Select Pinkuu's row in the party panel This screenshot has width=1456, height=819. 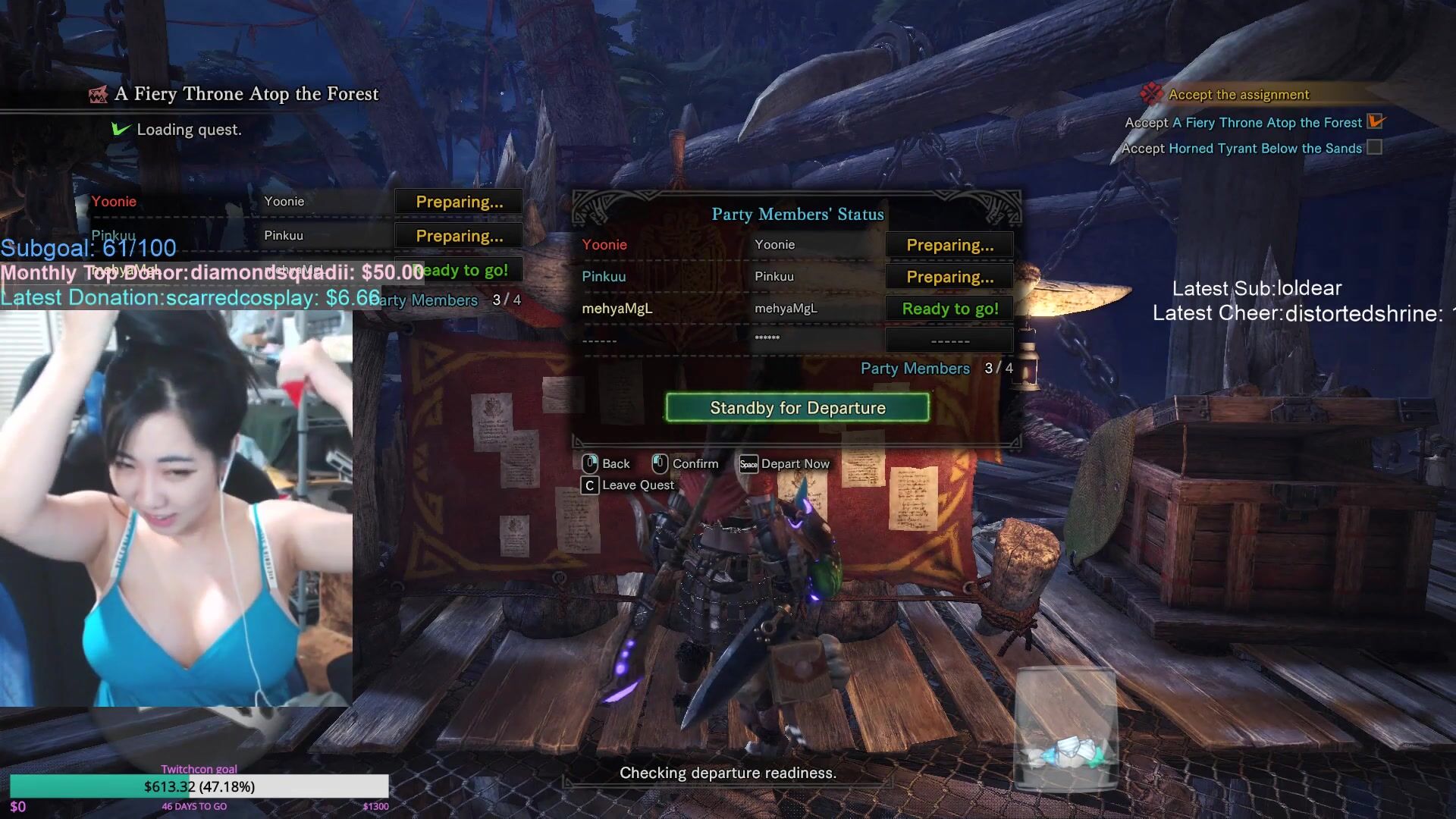[x=796, y=277]
